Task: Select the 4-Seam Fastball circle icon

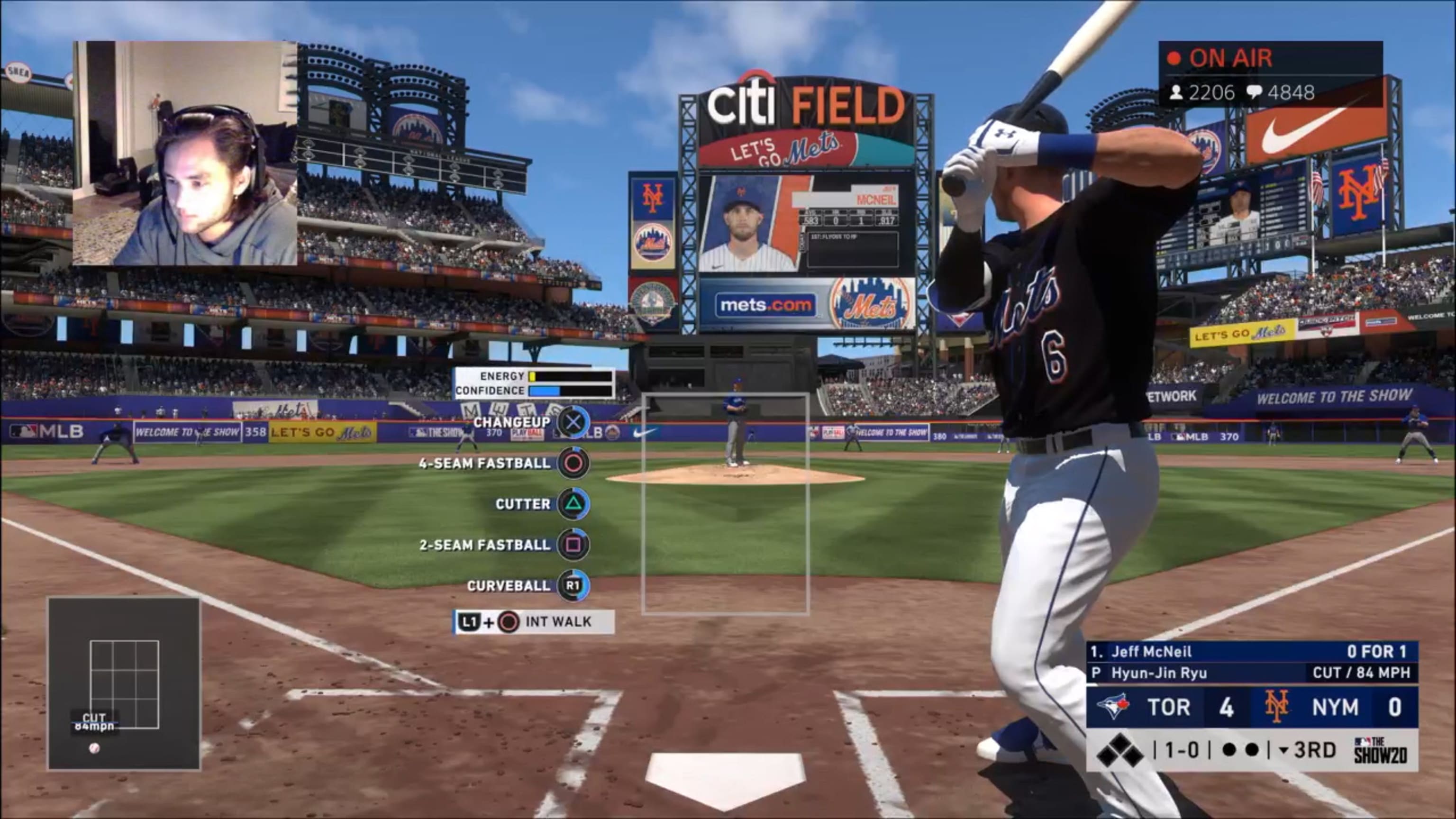Action: pyautogui.click(x=573, y=463)
